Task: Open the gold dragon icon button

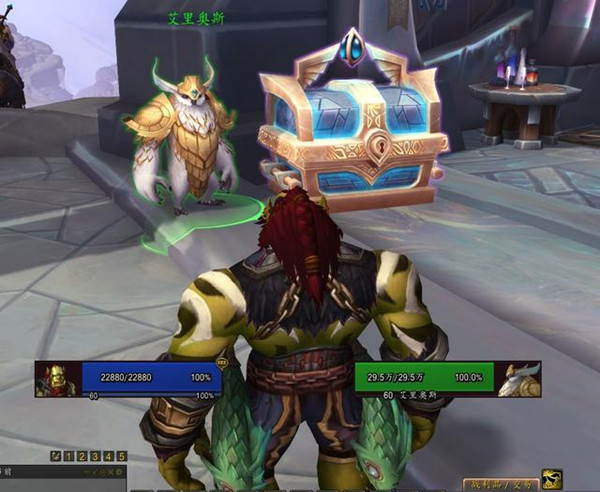Action: (551, 479)
